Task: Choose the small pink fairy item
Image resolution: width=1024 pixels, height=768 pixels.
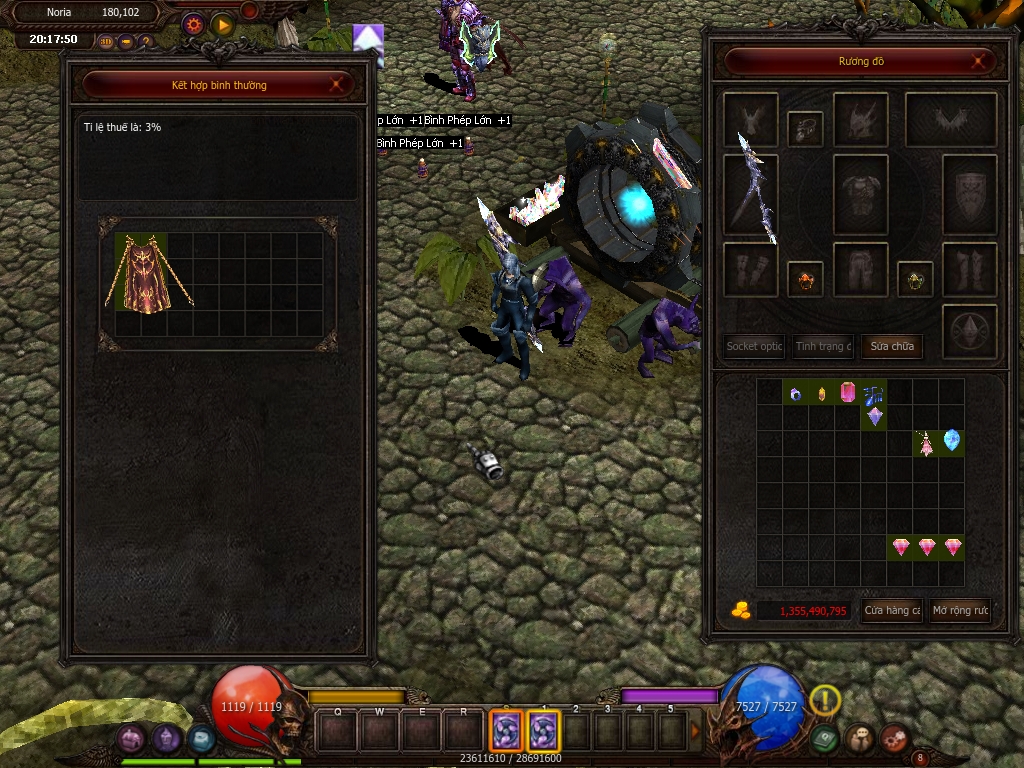Action: [926, 443]
